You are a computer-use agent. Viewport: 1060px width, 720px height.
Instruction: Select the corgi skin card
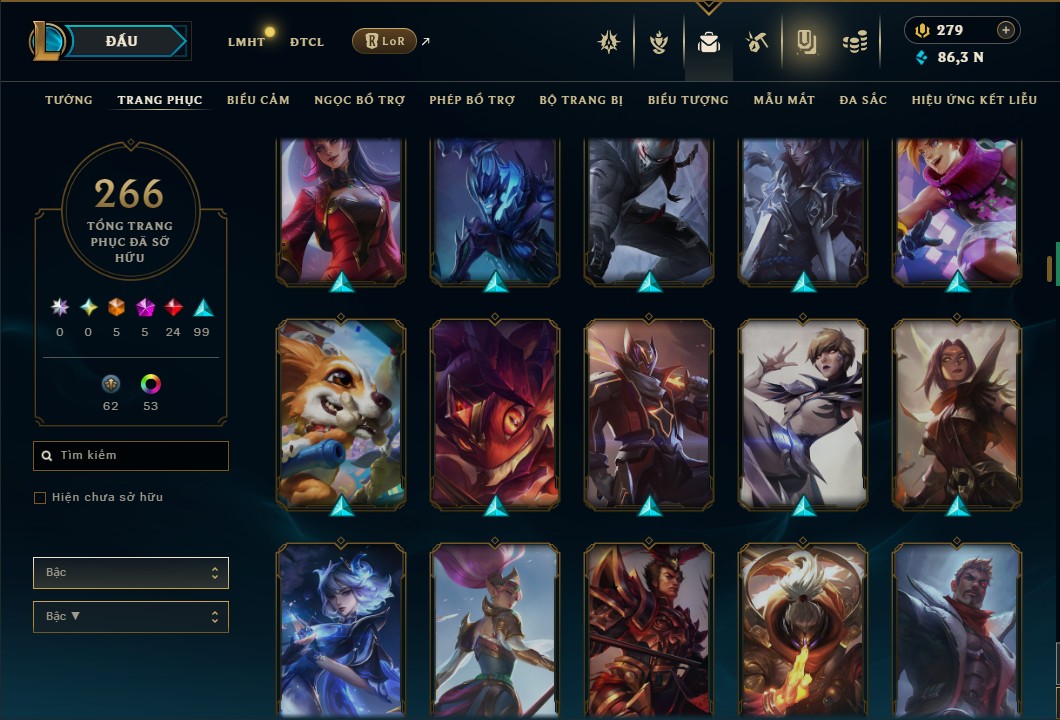tap(341, 411)
